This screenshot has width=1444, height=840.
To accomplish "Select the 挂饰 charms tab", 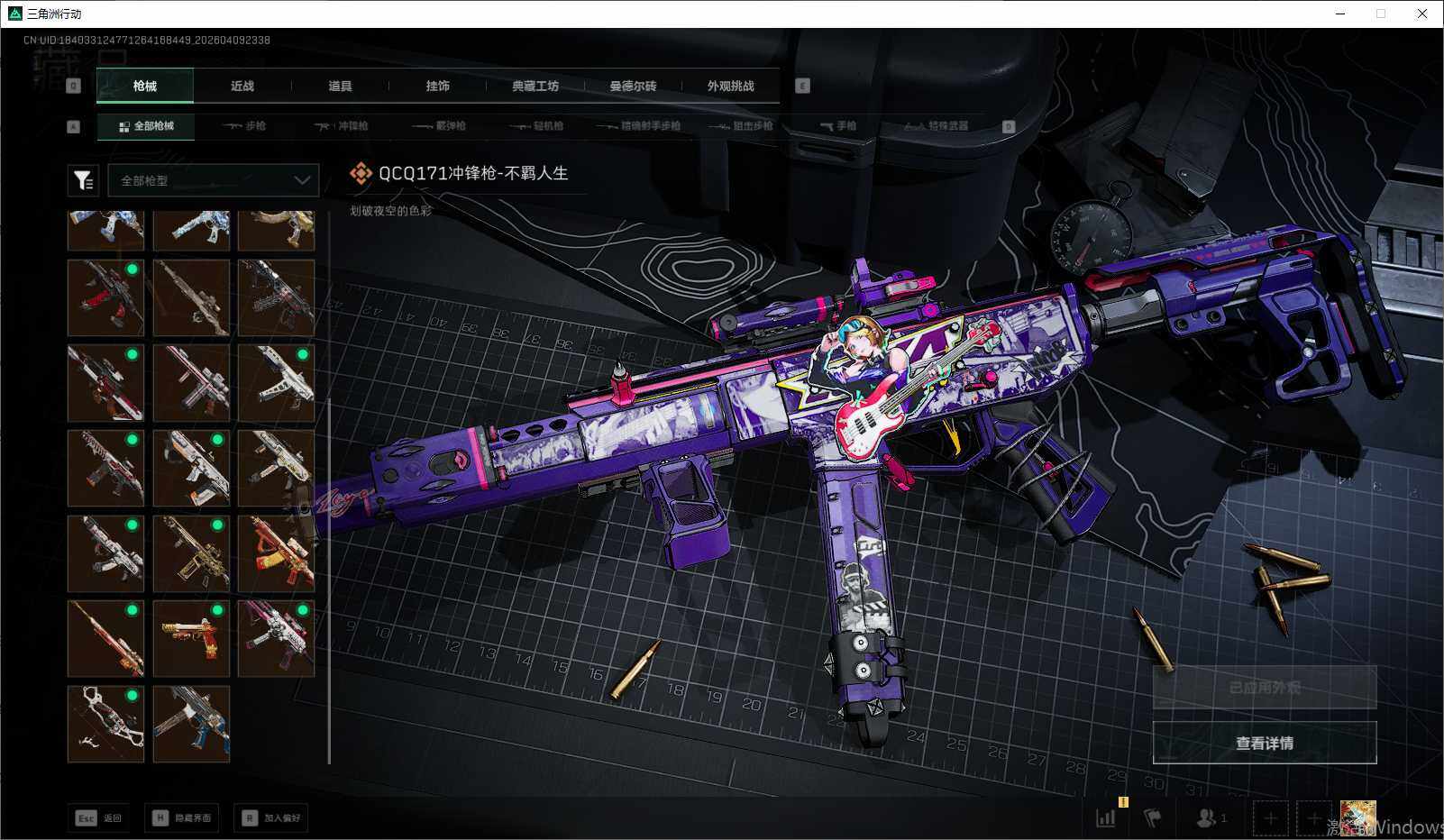I will [x=437, y=87].
